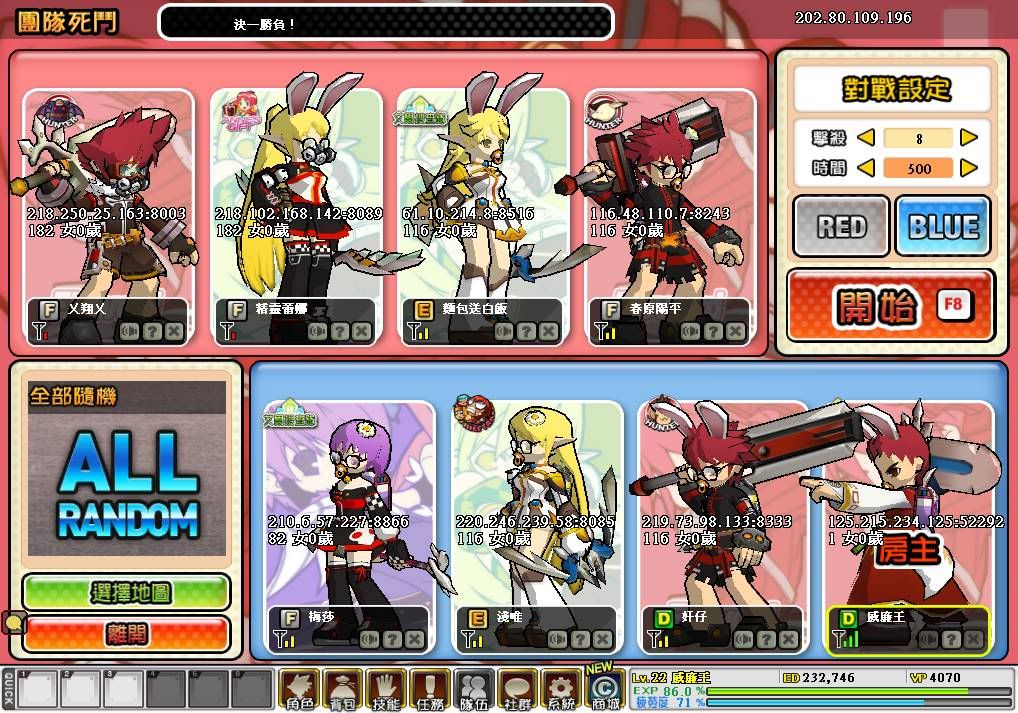Open the 社群 community menu

pyautogui.click(x=517, y=689)
